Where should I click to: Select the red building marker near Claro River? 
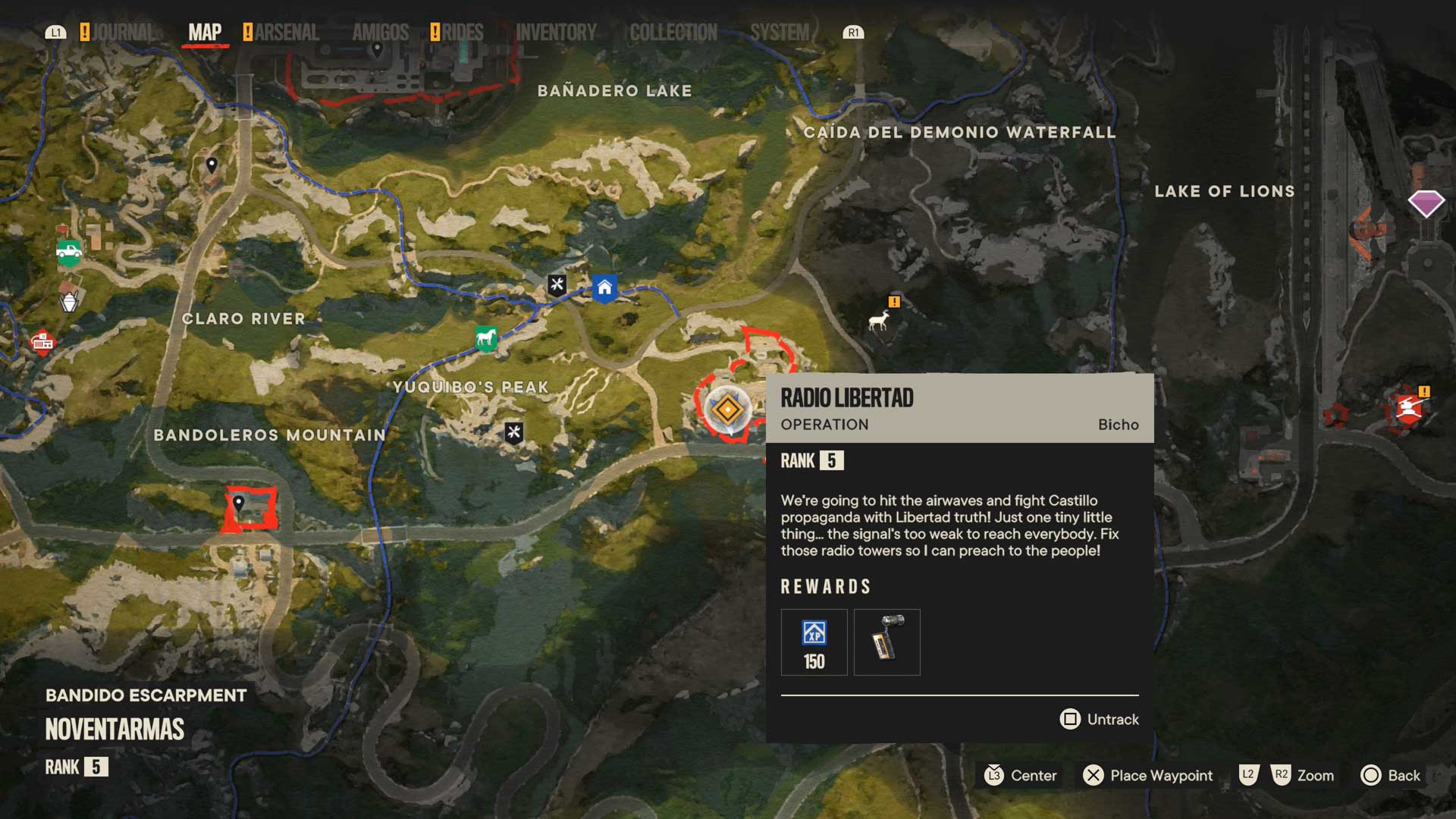(42, 343)
